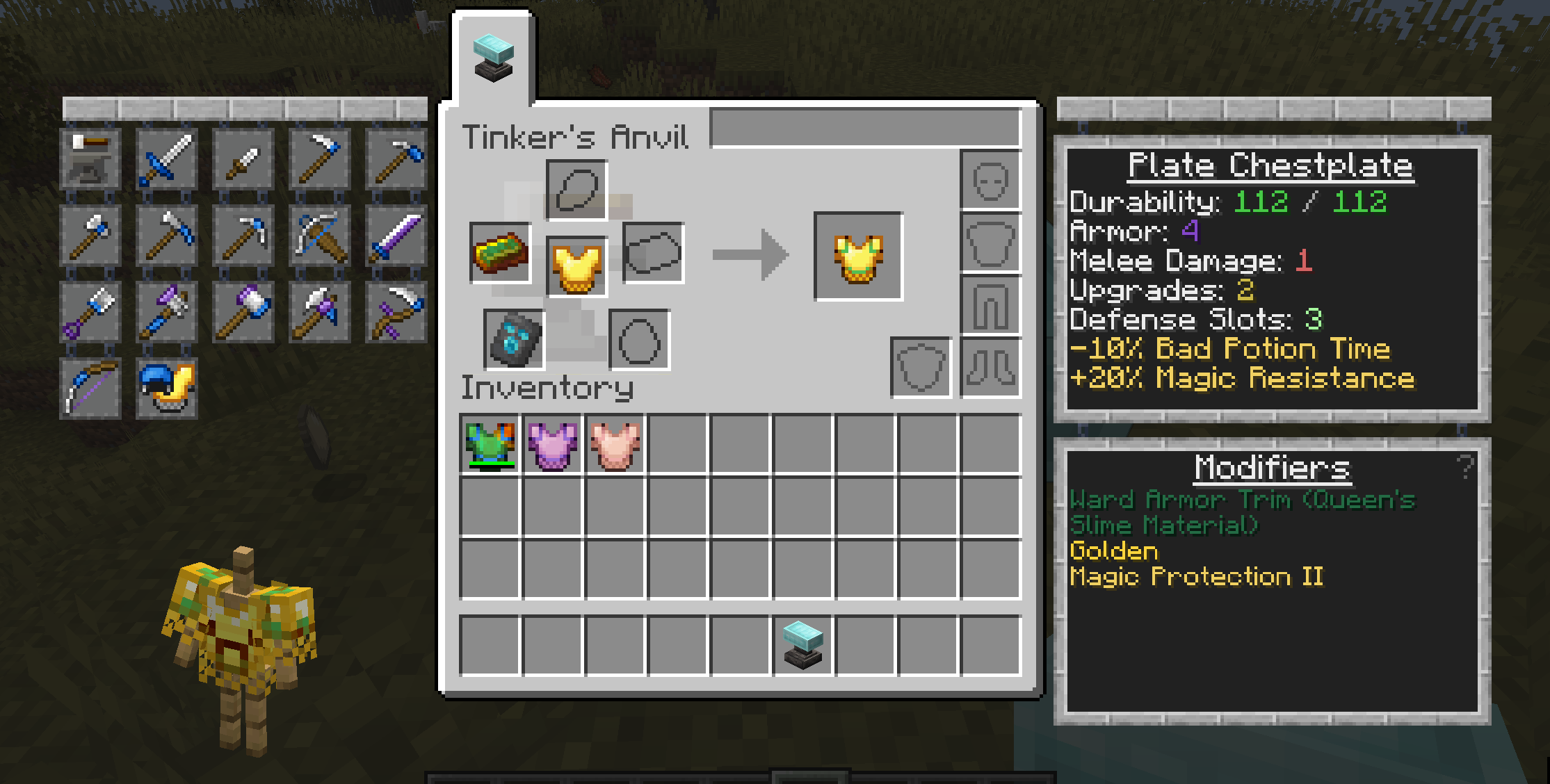
Task: Pick the small dagger tool button
Action: point(243,159)
